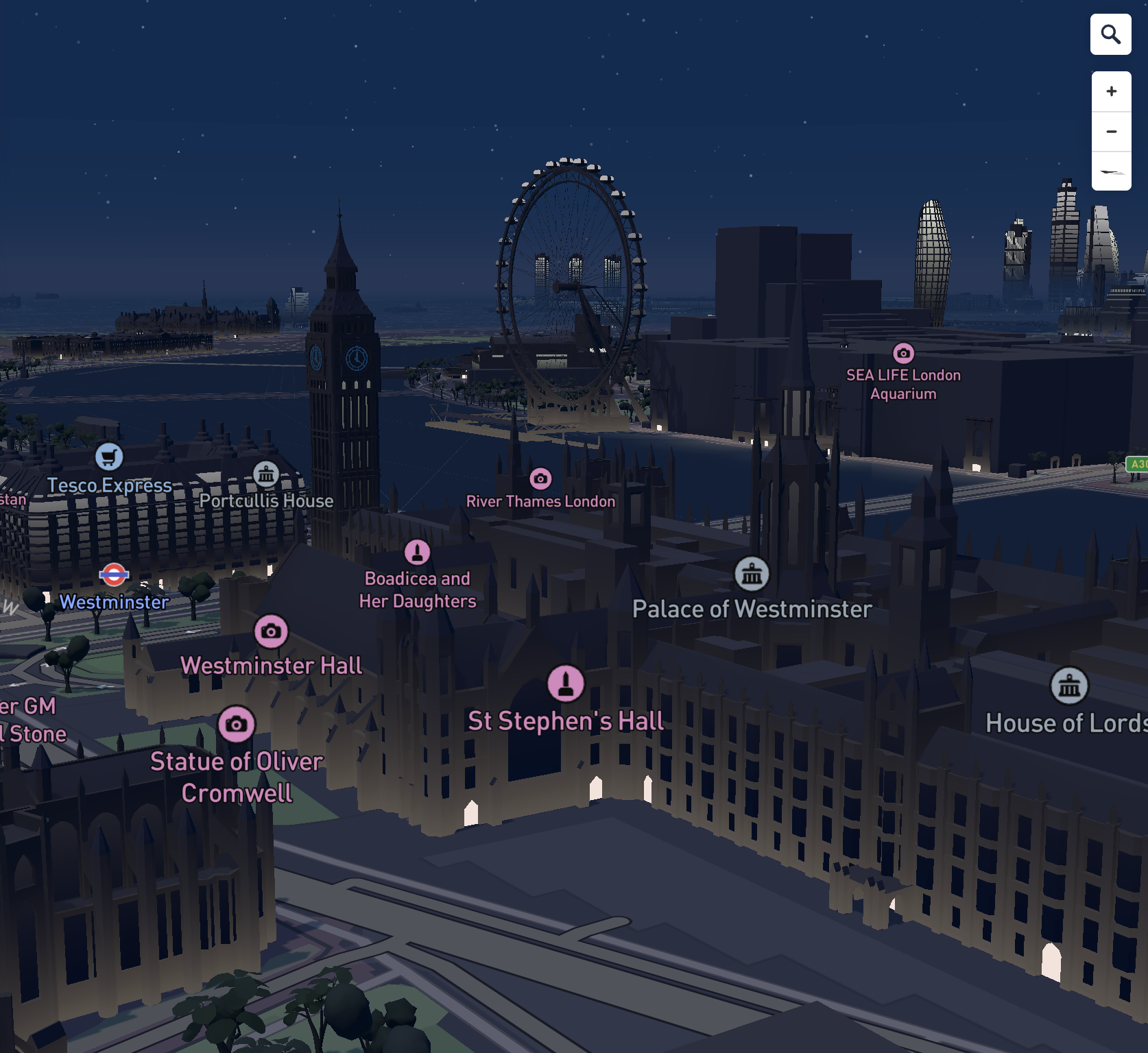
Task: Select the Westminster Hall camera marker
Action: click(x=271, y=631)
